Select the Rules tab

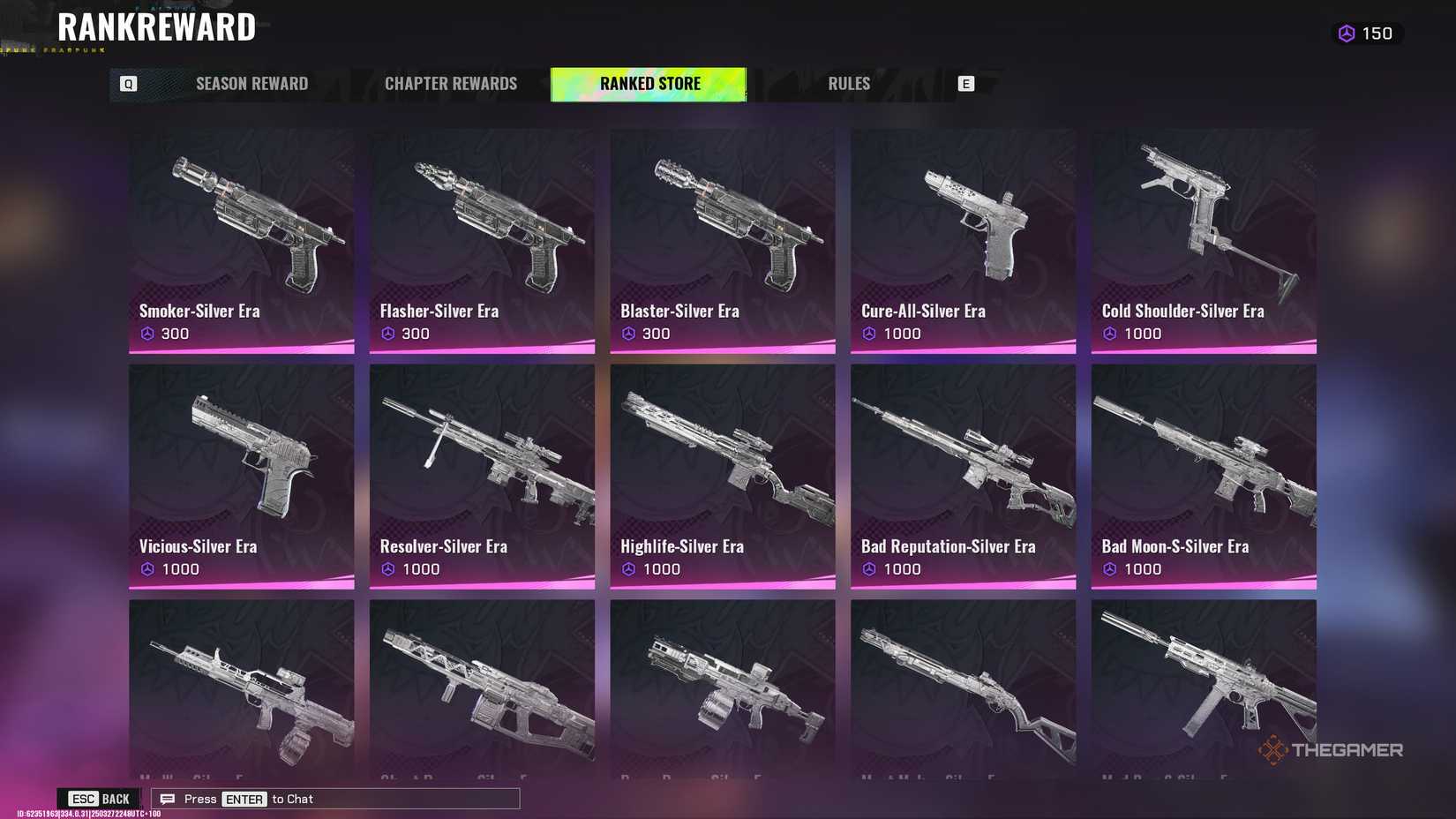click(x=848, y=83)
